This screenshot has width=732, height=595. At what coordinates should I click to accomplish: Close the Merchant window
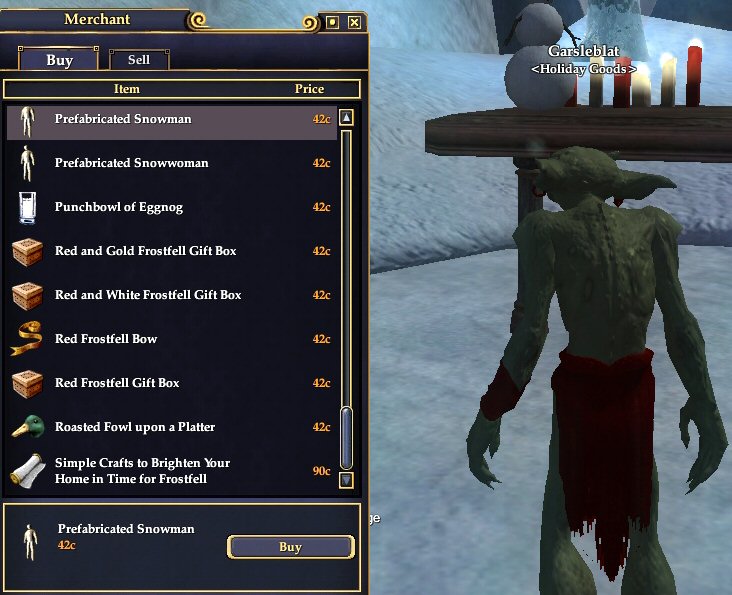354,22
